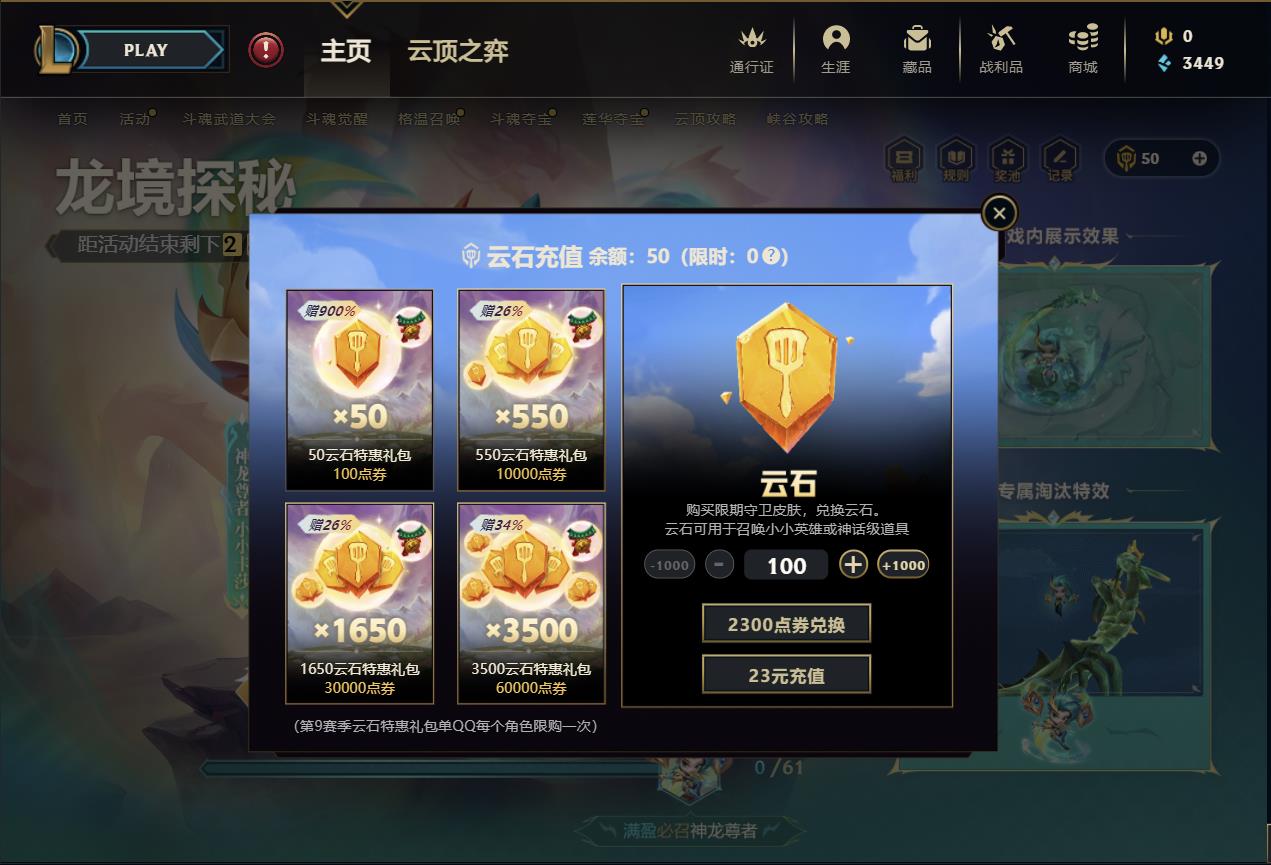1271x865 pixels.
Task: Click the red alert exclamation icon
Action: pos(266,50)
